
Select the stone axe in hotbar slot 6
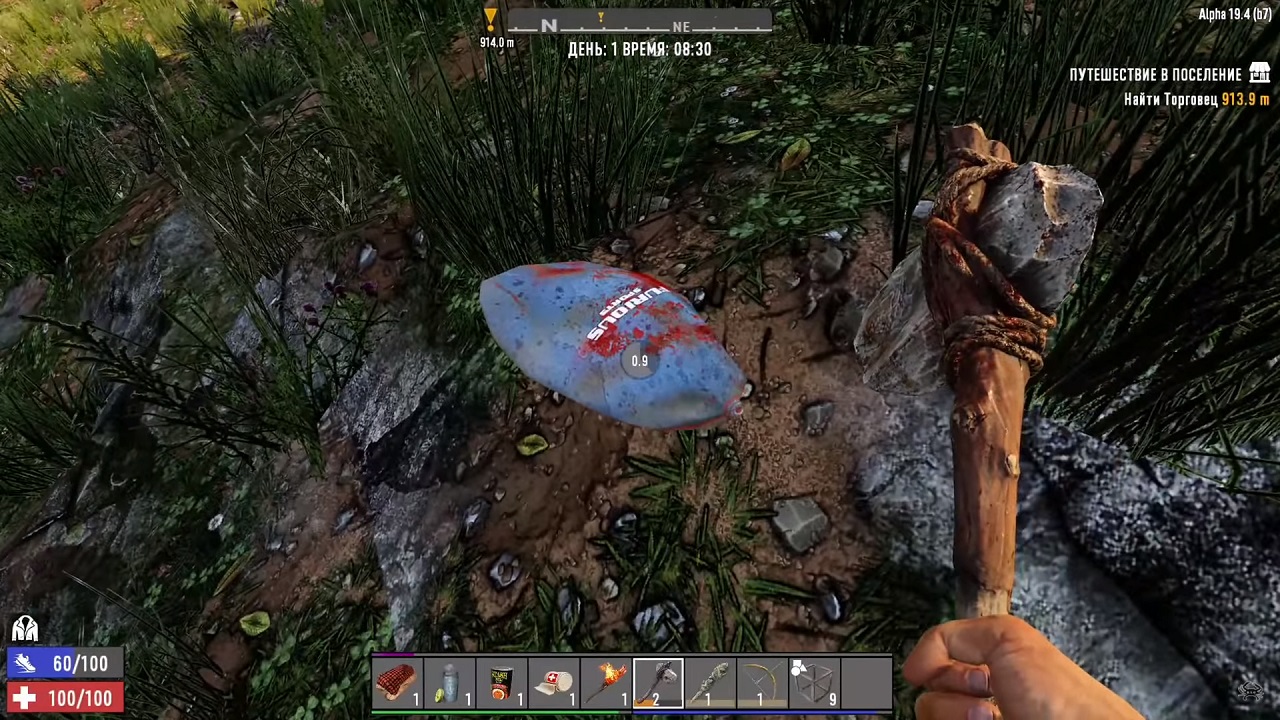[657, 680]
